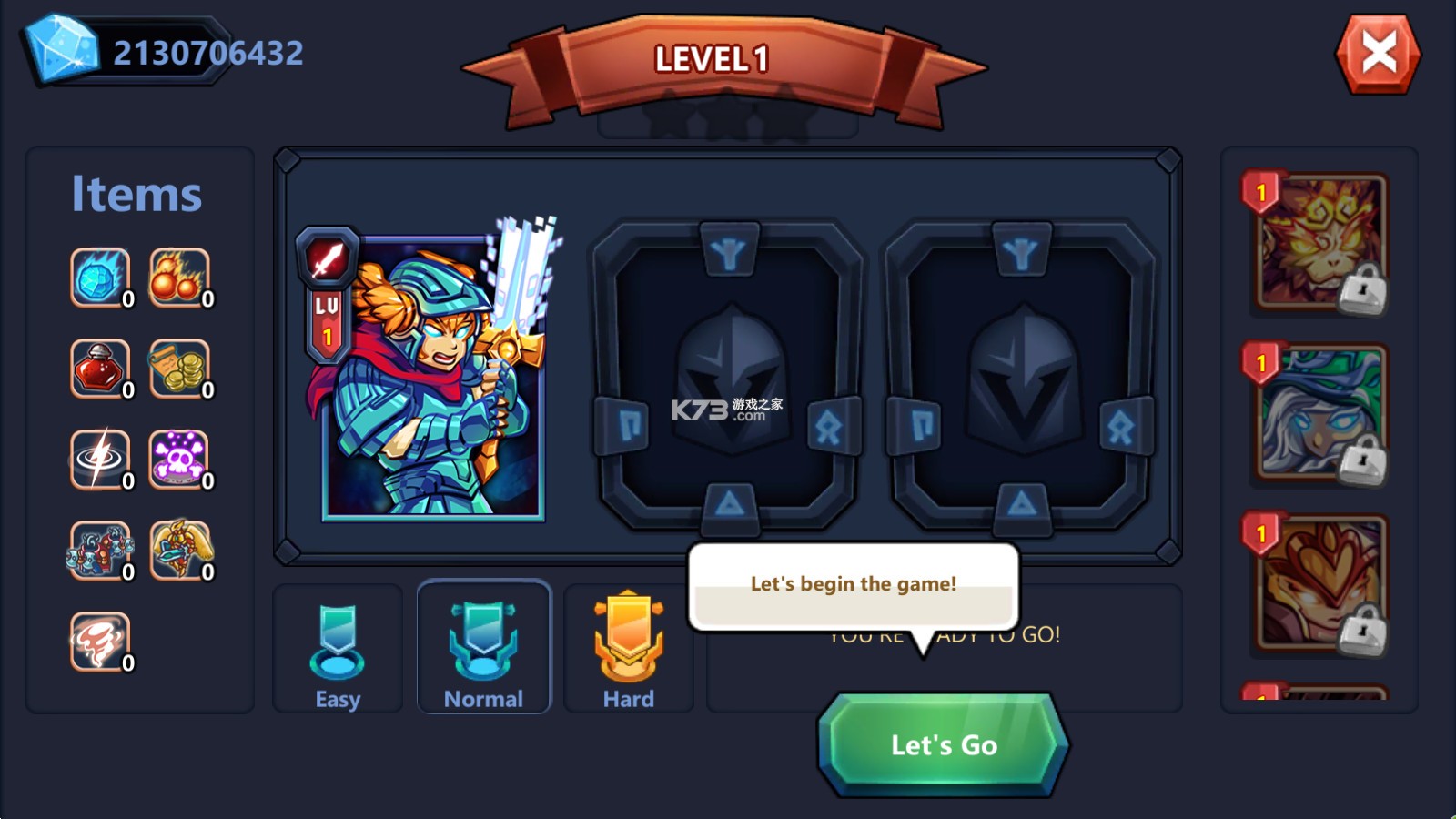1456x819 pixels.
Task: Choose the lightning vortex item
Action: click(100, 460)
